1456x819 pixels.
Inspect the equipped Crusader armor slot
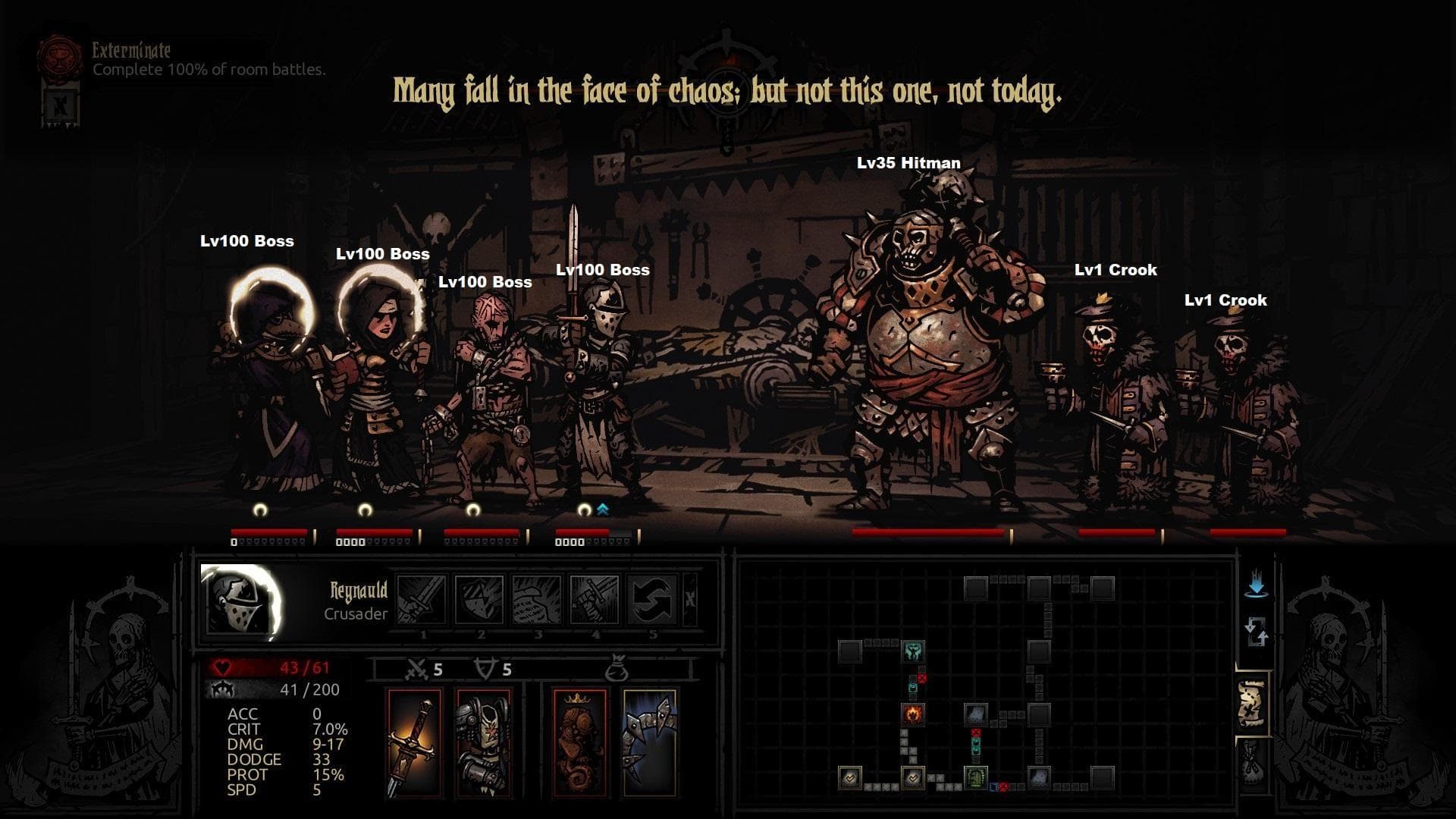coord(483,742)
